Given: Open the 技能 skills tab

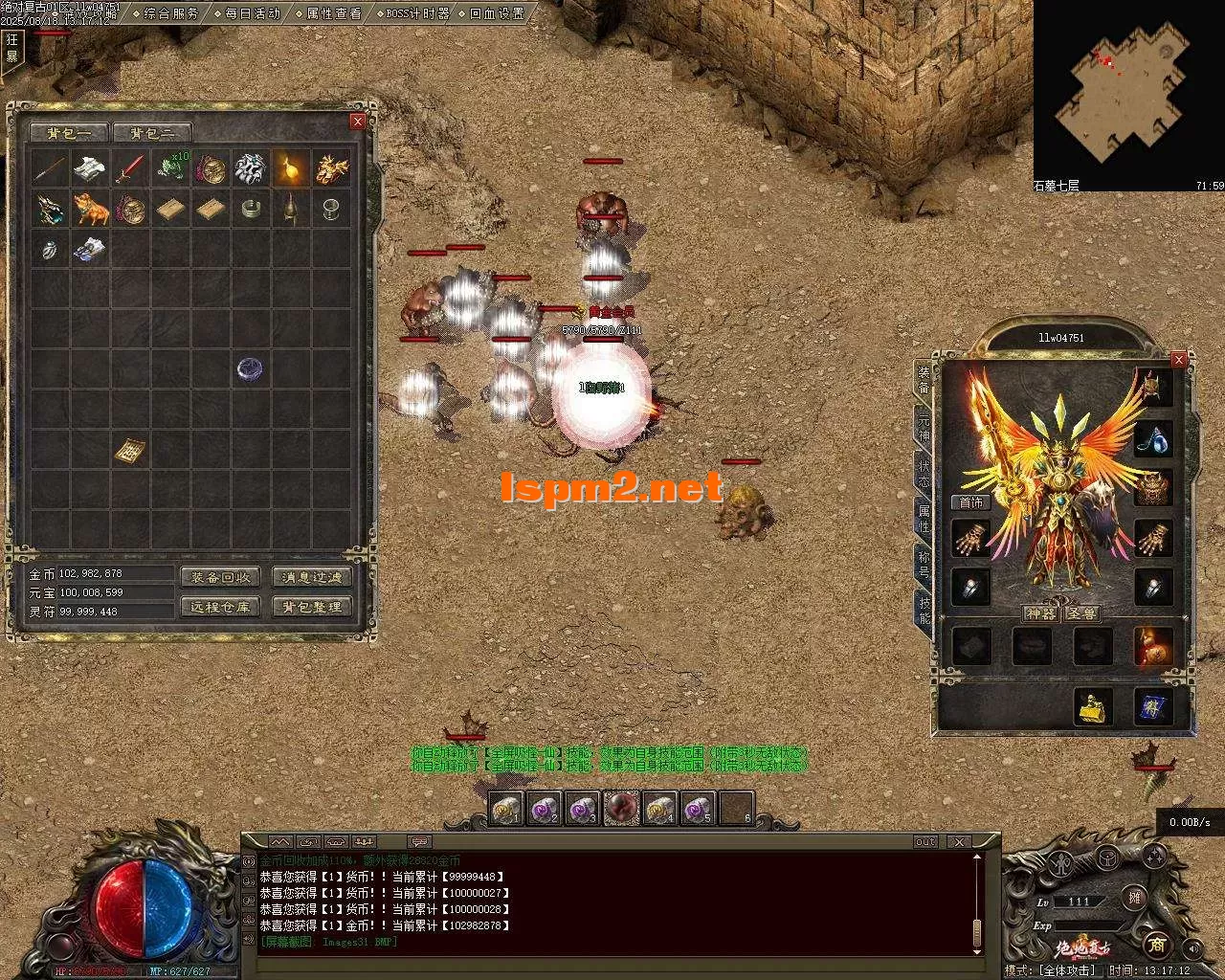Looking at the screenshot, I should (x=924, y=610).
